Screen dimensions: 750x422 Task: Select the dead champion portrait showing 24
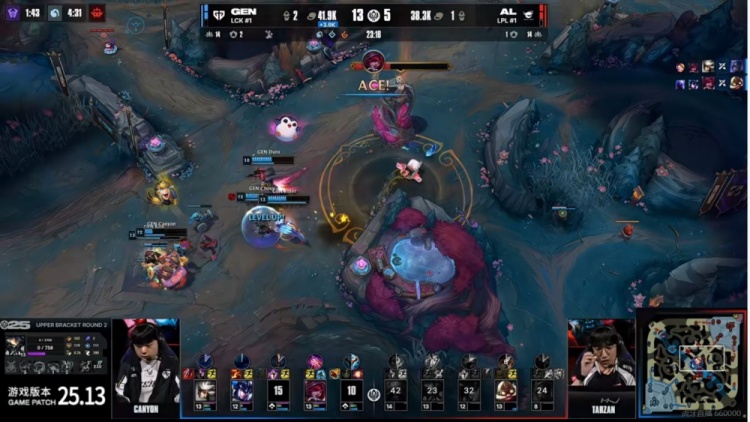click(541, 389)
